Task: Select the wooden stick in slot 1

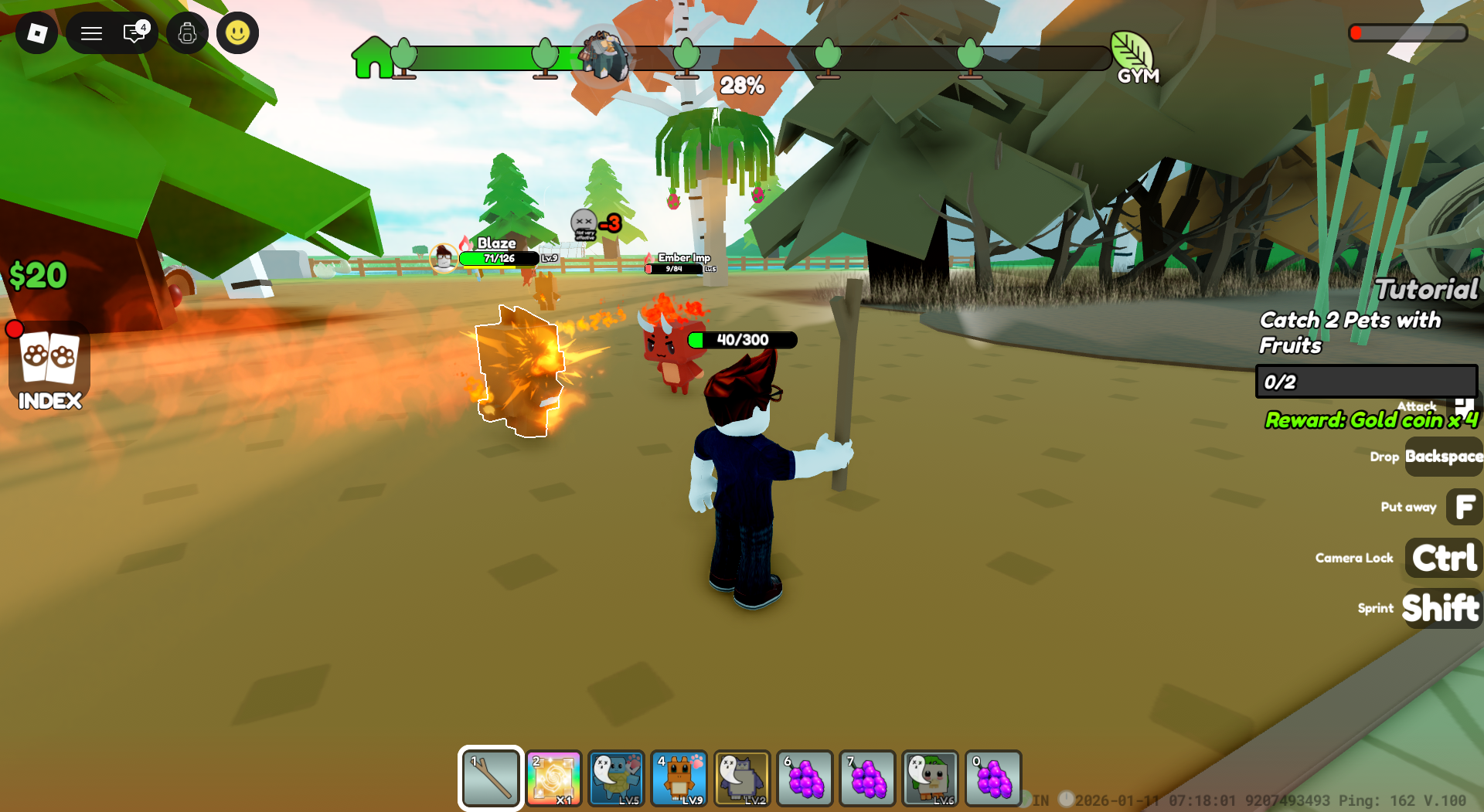Action: tap(490, 778)
